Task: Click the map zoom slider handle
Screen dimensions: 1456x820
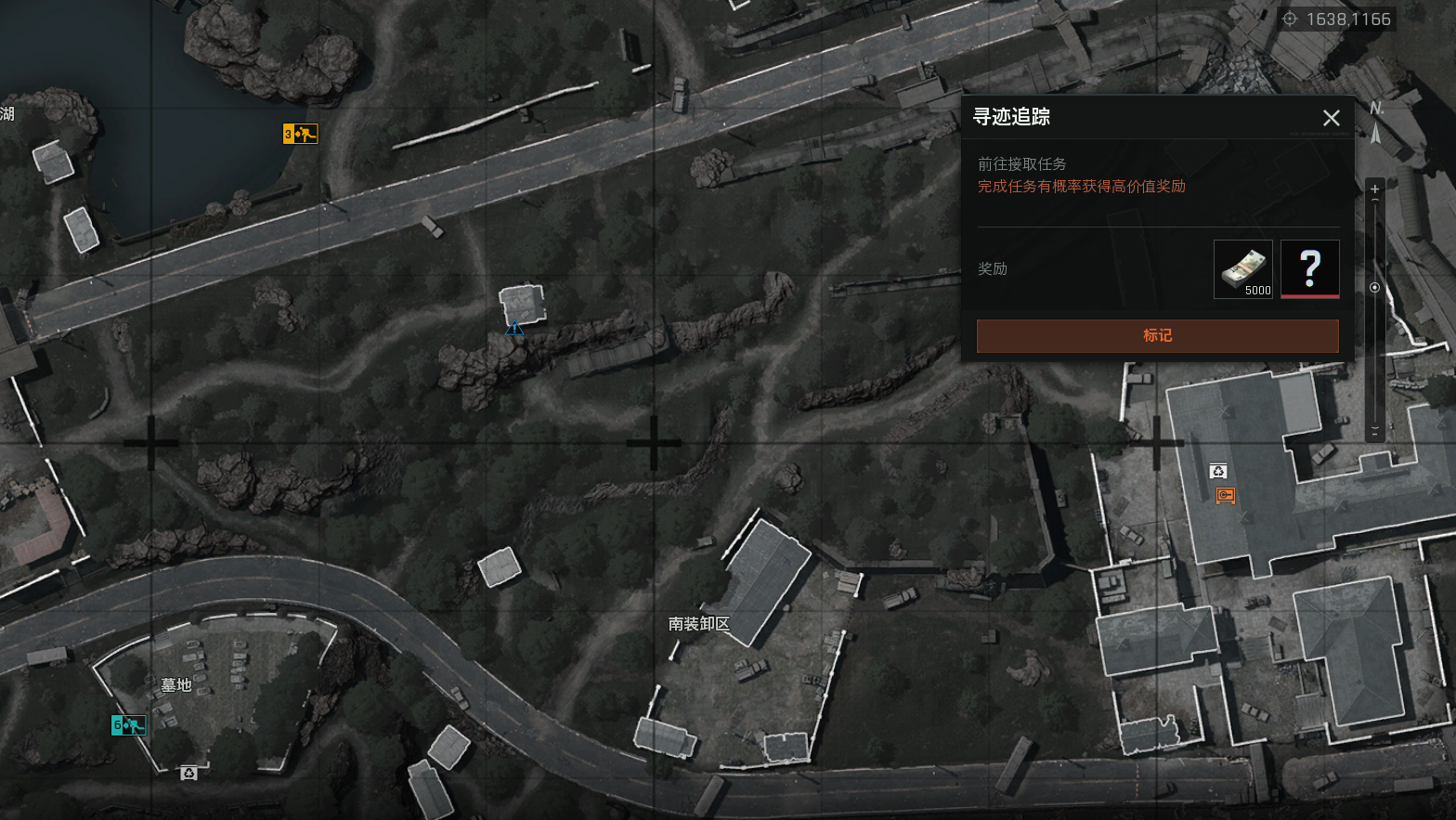Action: tap(1375, 288)
